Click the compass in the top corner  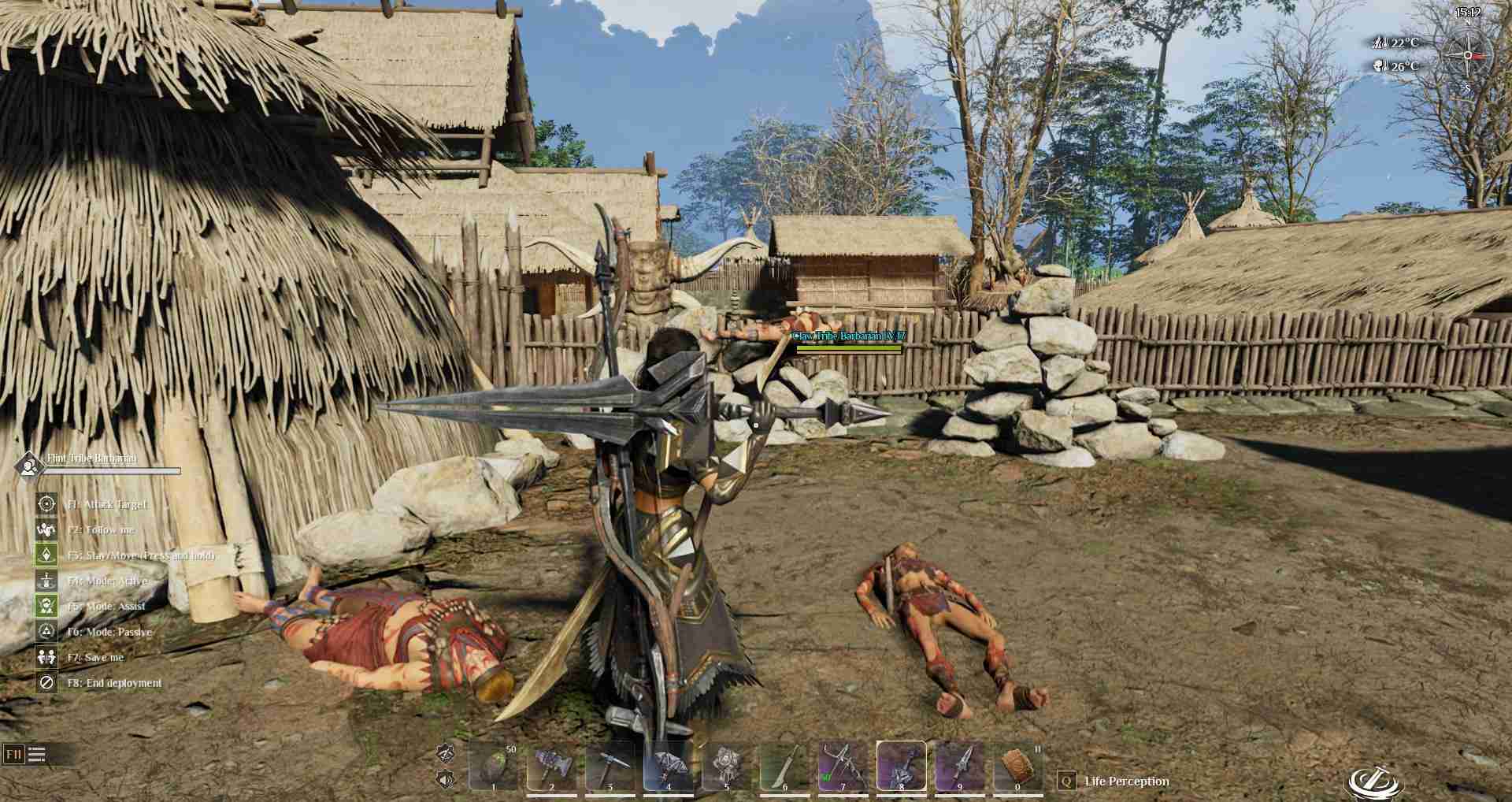1467,56
